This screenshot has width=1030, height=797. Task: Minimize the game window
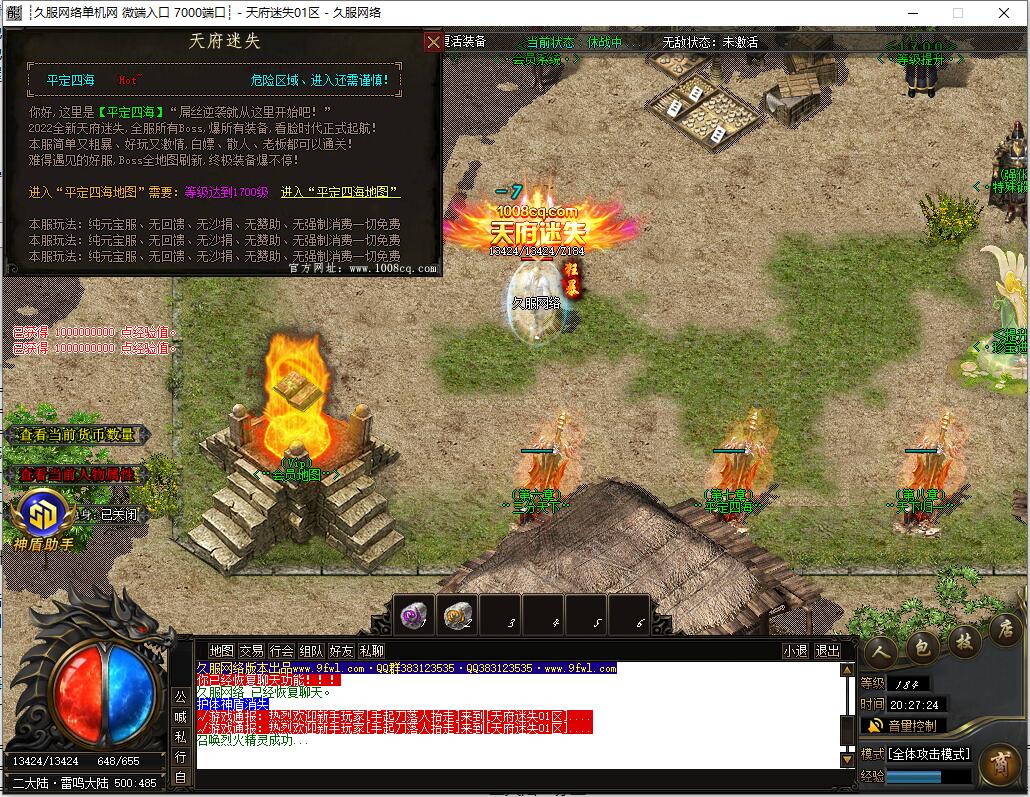pos(910,13)
